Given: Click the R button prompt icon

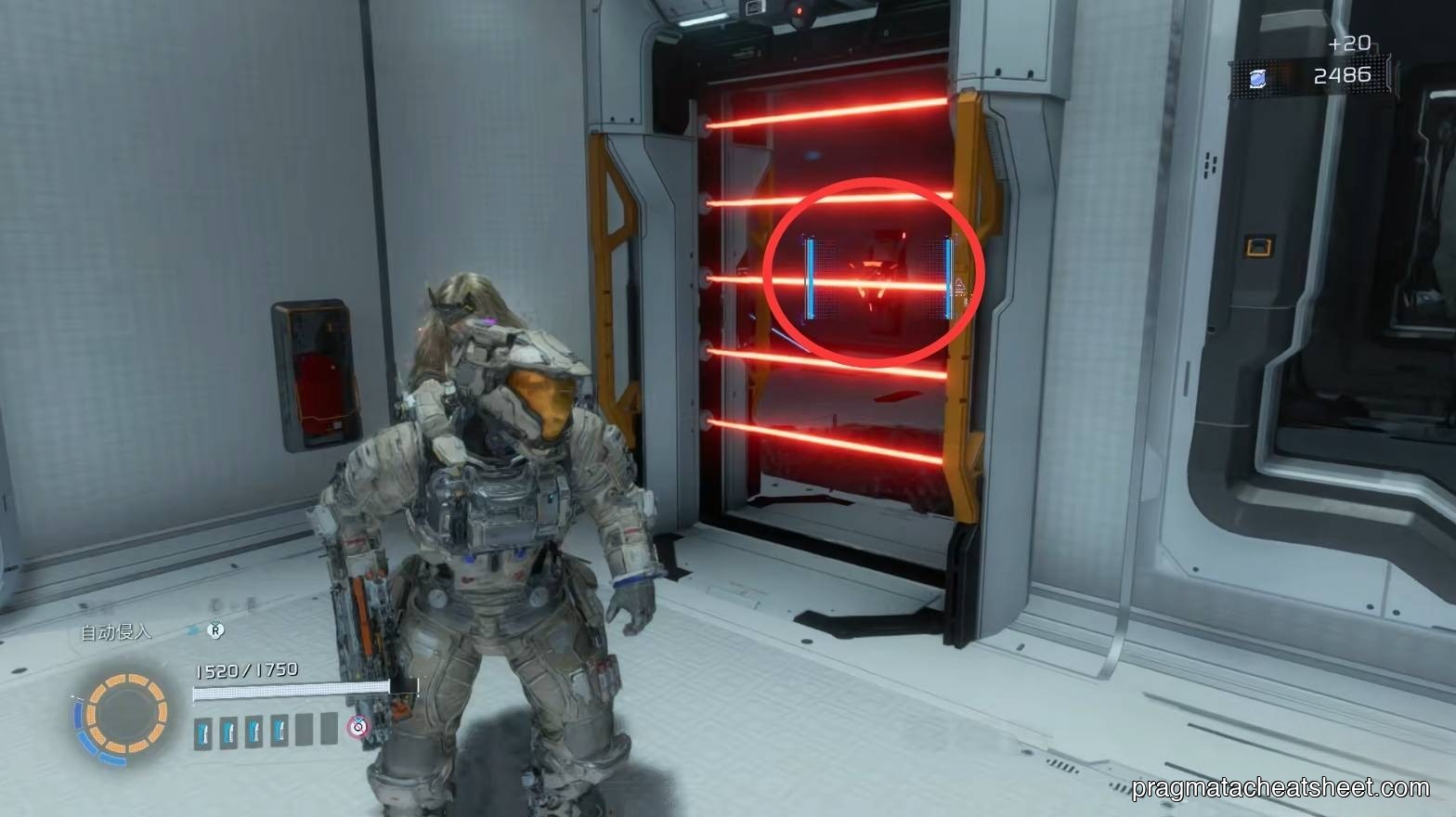Looking at the screenshot, I should tap(215, 630).
